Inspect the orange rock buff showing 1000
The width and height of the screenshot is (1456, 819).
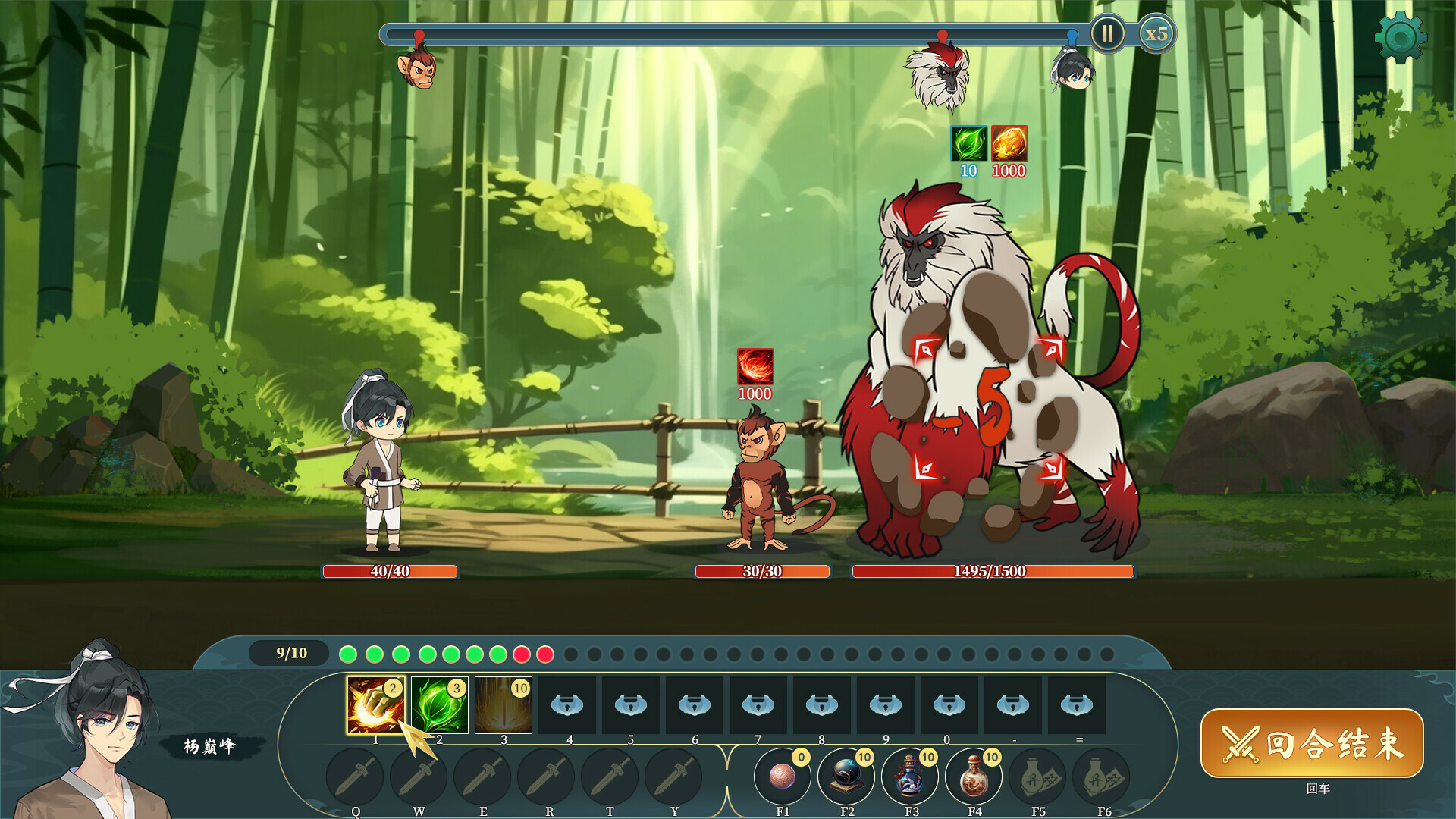pos(1009,143)
